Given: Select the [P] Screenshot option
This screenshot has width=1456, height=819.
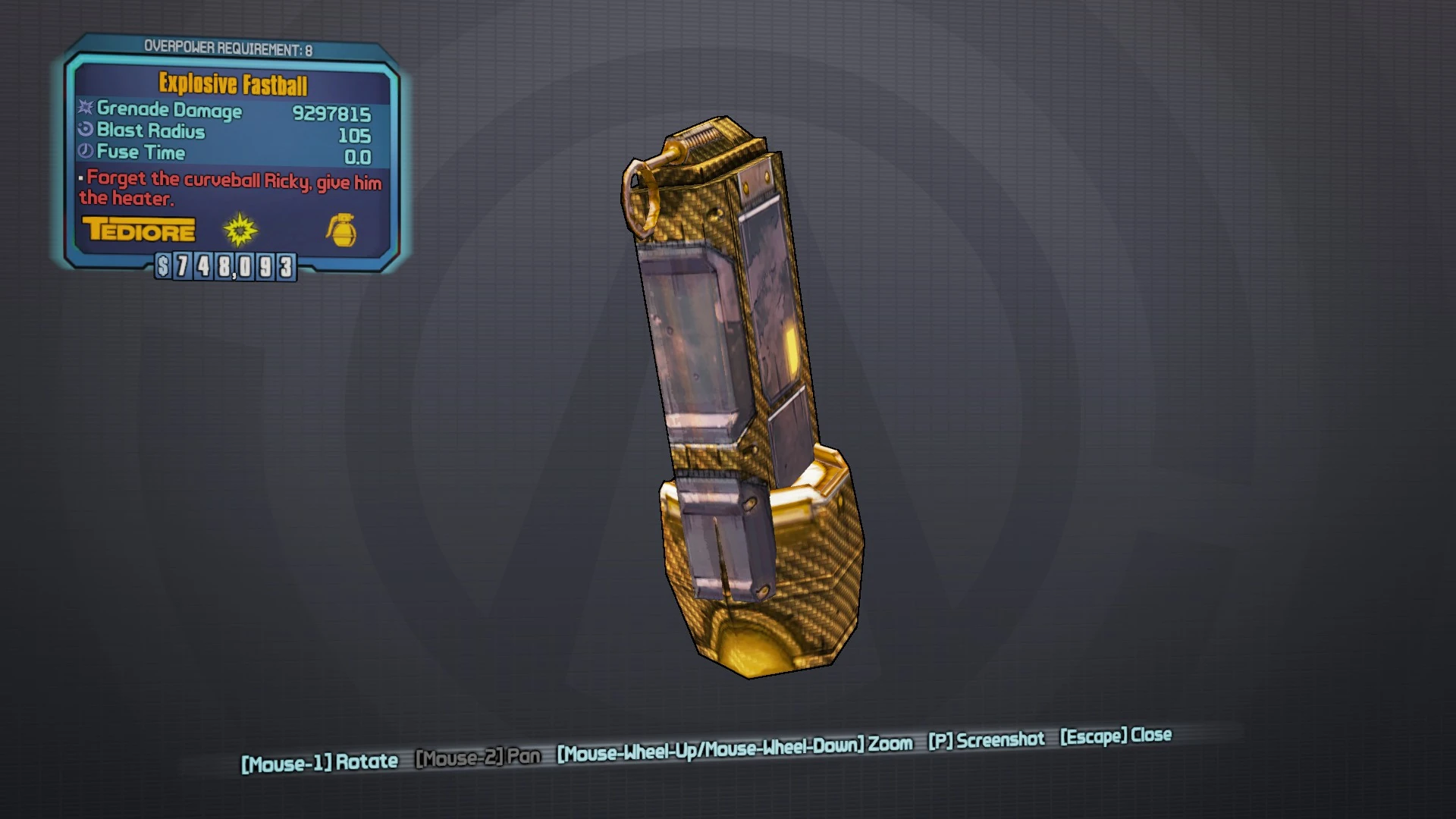Looking at the screenshot, I should (986, 739).
